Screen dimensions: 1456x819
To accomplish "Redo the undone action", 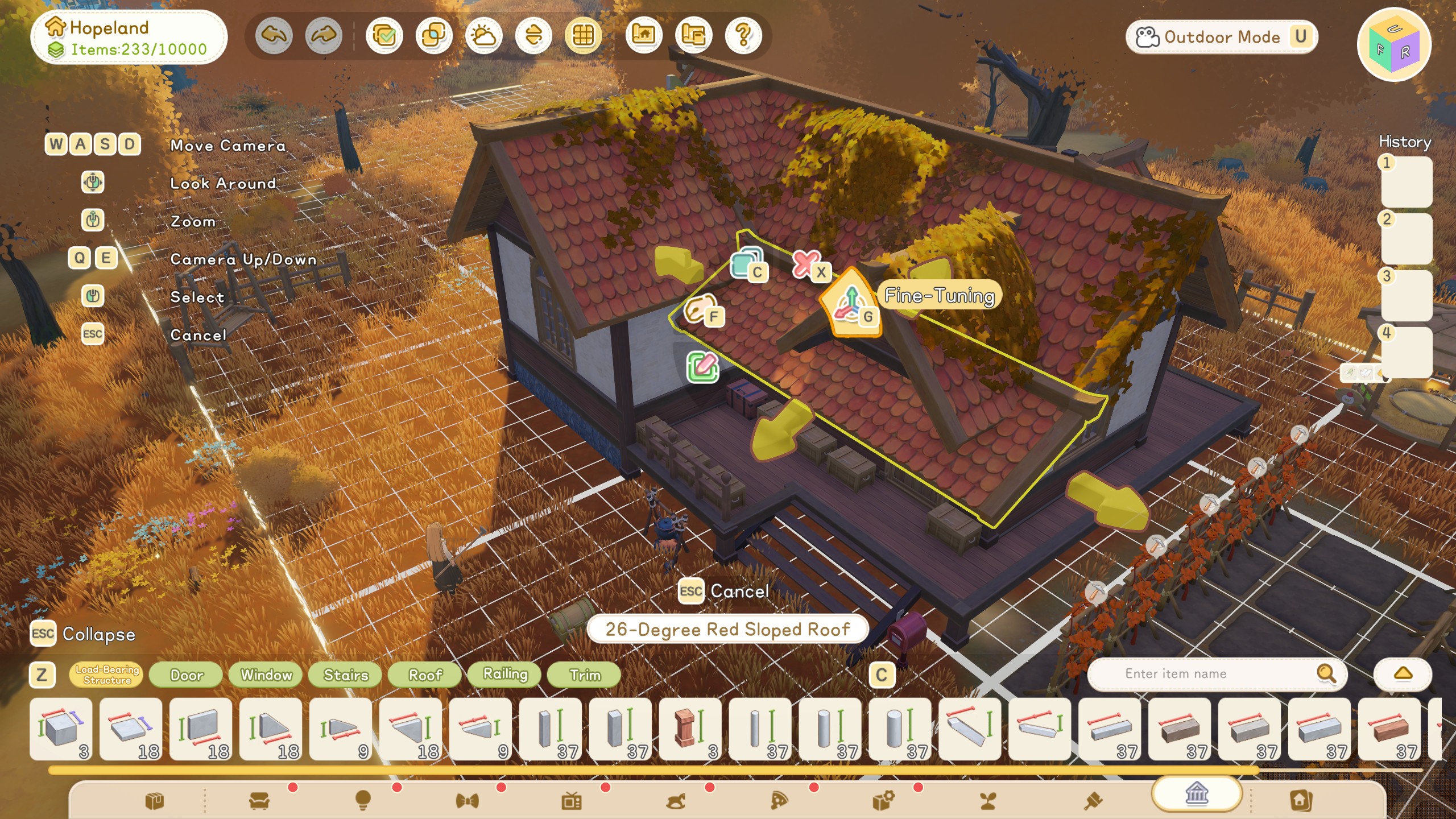I will [324, 35].
